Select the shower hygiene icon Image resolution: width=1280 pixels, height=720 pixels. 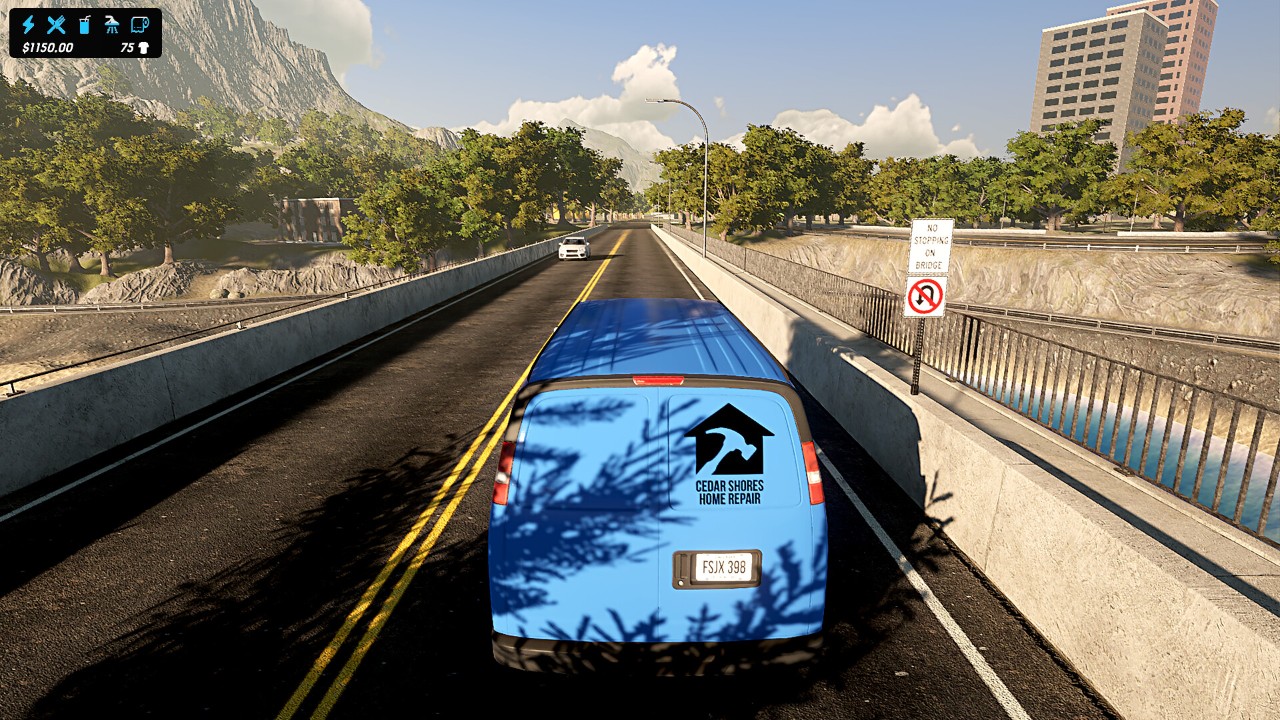pos(112,24)
